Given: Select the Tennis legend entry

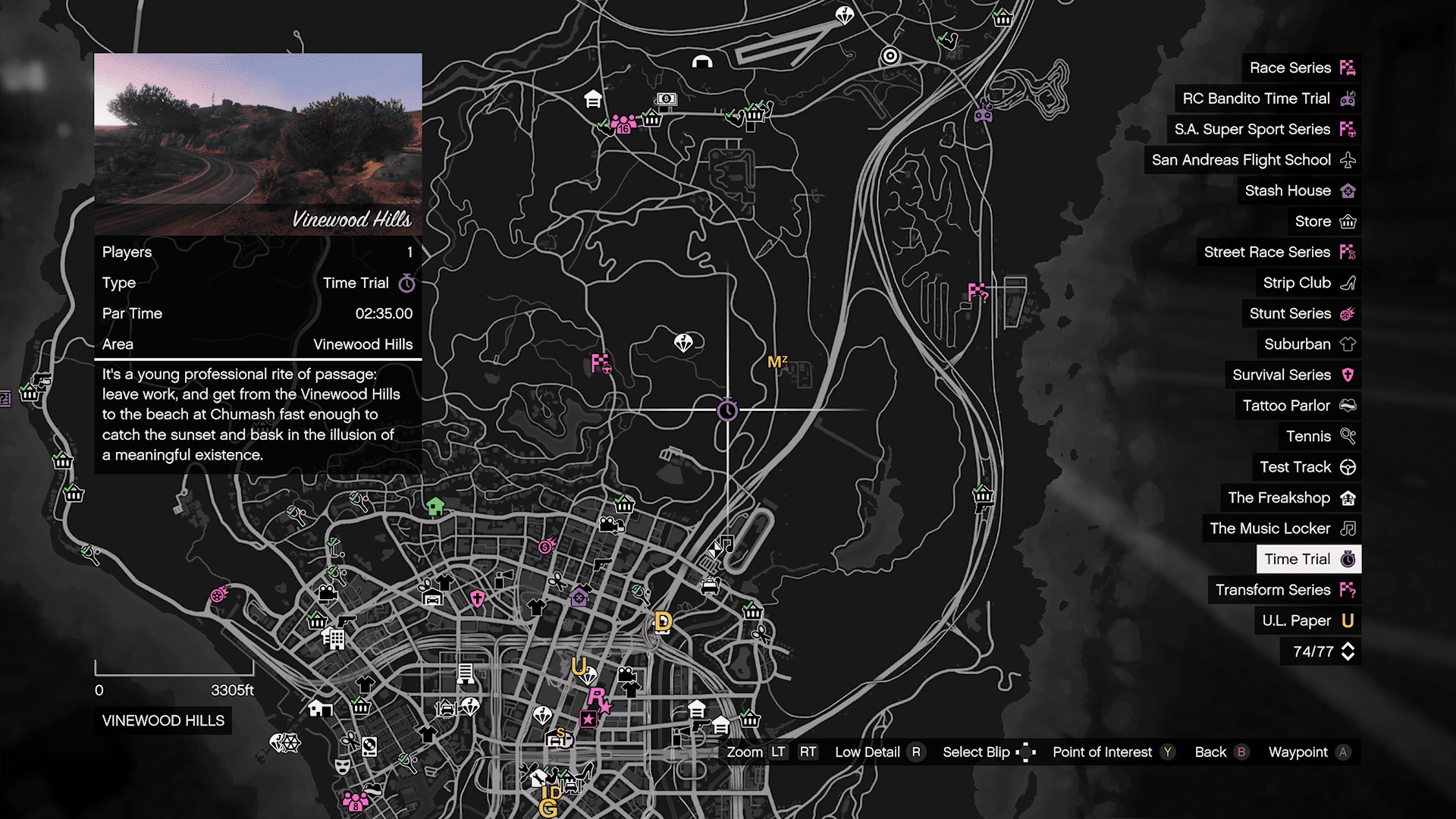Looking at the screenshot, I should 1319,437.
